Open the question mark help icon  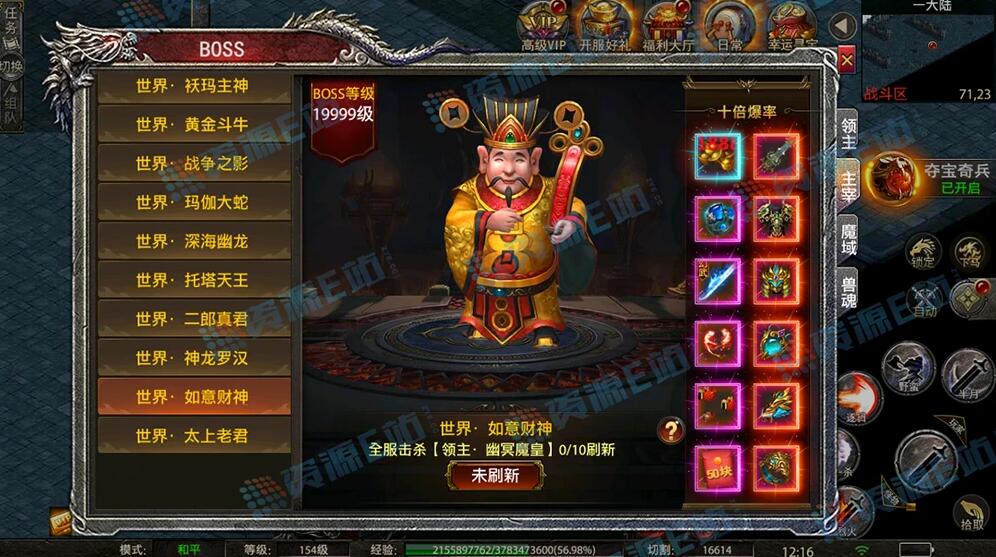point(670,430)
